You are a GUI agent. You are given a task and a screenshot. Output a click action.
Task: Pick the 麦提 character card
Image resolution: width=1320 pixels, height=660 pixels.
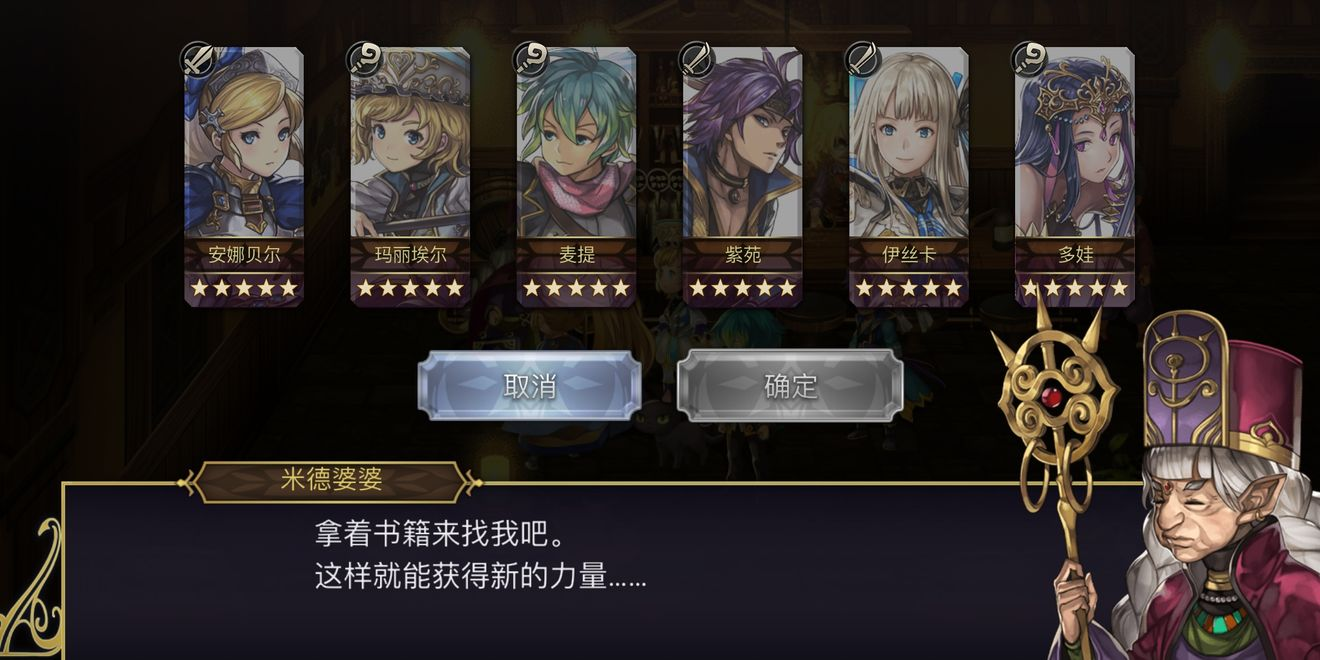pos(576,175)
